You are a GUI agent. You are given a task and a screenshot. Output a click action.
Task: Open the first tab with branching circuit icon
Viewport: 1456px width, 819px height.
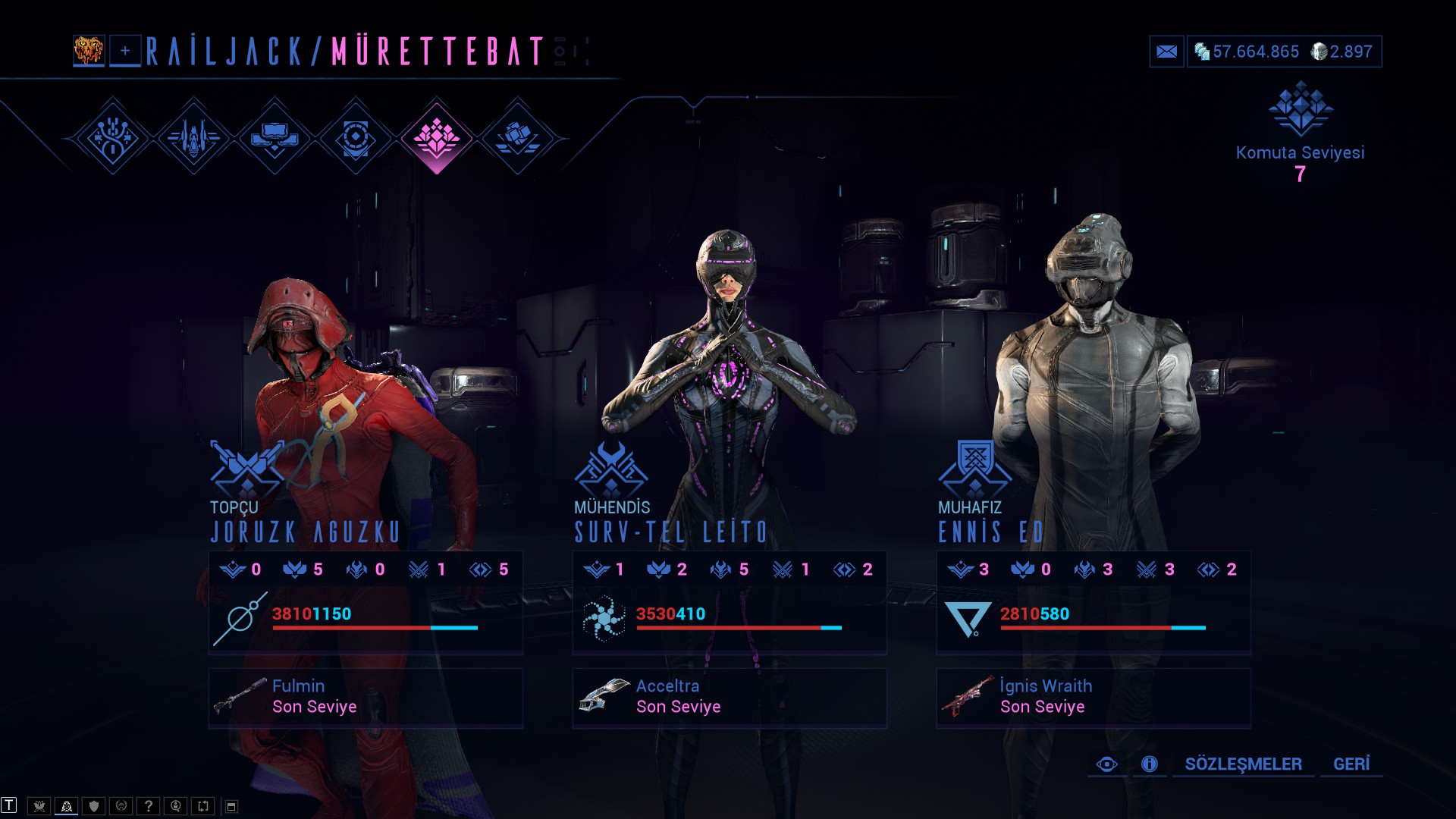point(113,138)
